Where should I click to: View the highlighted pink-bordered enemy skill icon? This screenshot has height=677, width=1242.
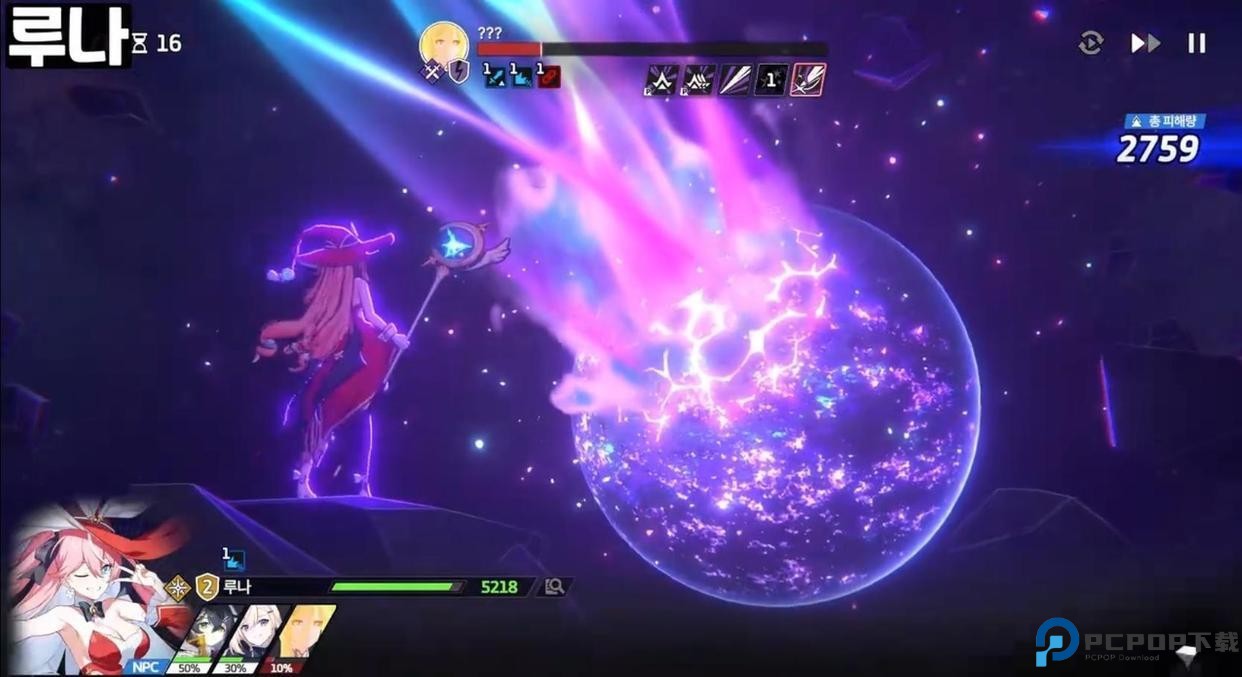click(x=807, y=79)
